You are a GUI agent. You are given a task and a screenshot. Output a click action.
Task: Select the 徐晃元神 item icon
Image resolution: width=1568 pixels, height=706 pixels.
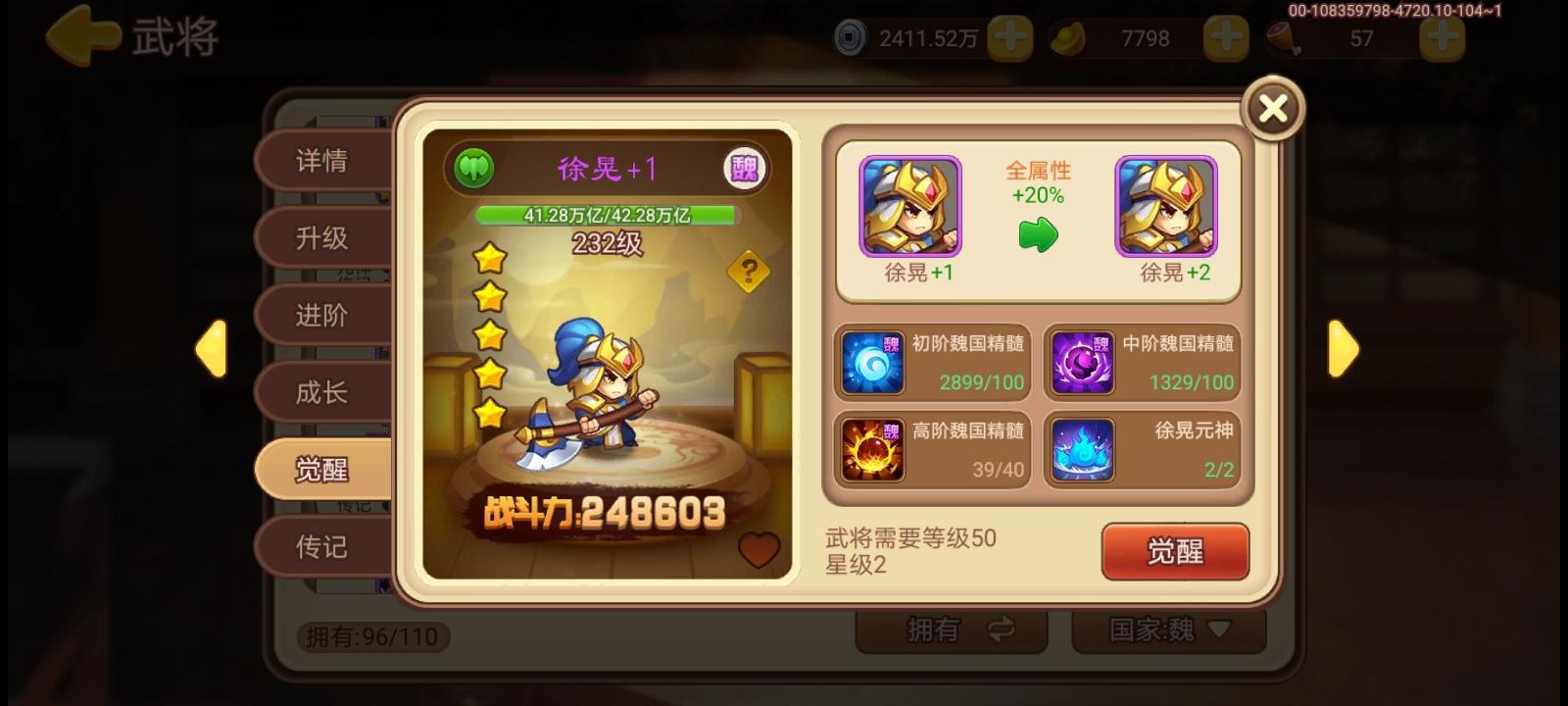pyautogui.click(x=1081, y=449)
